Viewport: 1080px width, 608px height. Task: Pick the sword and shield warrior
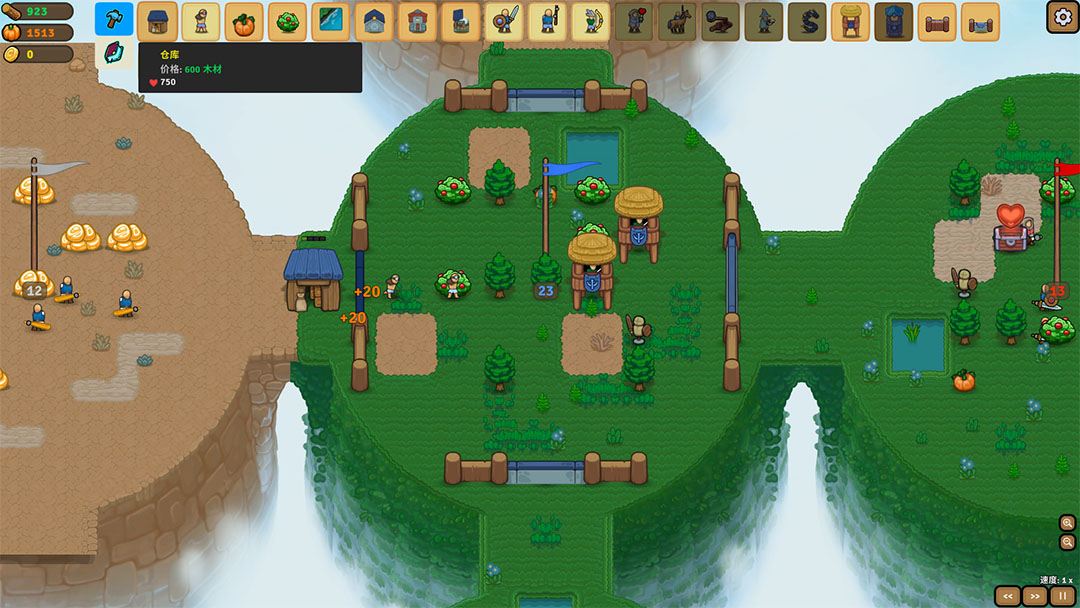point(504,21)
